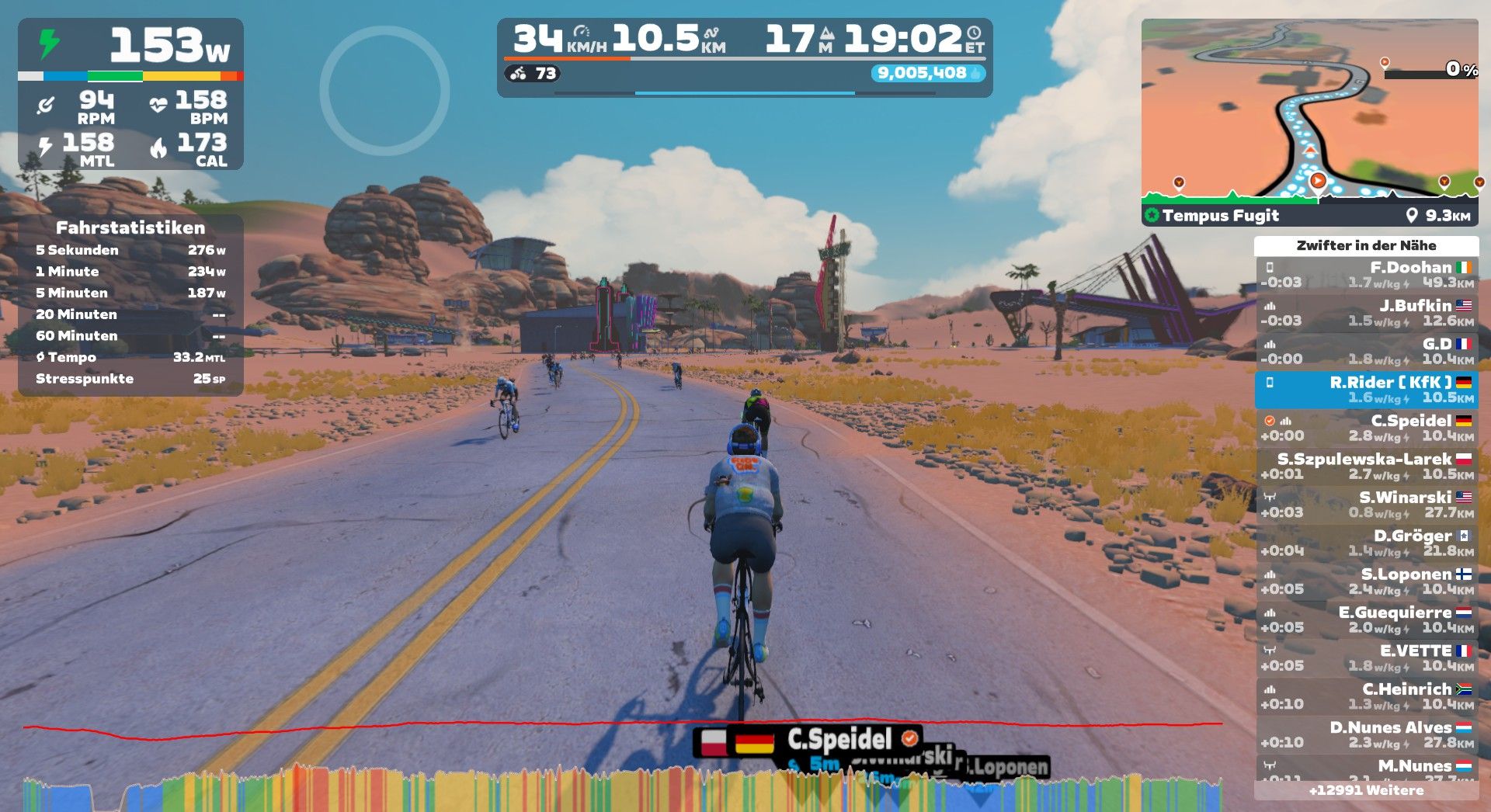Highlight own row R.Rider [KfK]
The width and height of the screenshot is (1491, 812).
1366,390
